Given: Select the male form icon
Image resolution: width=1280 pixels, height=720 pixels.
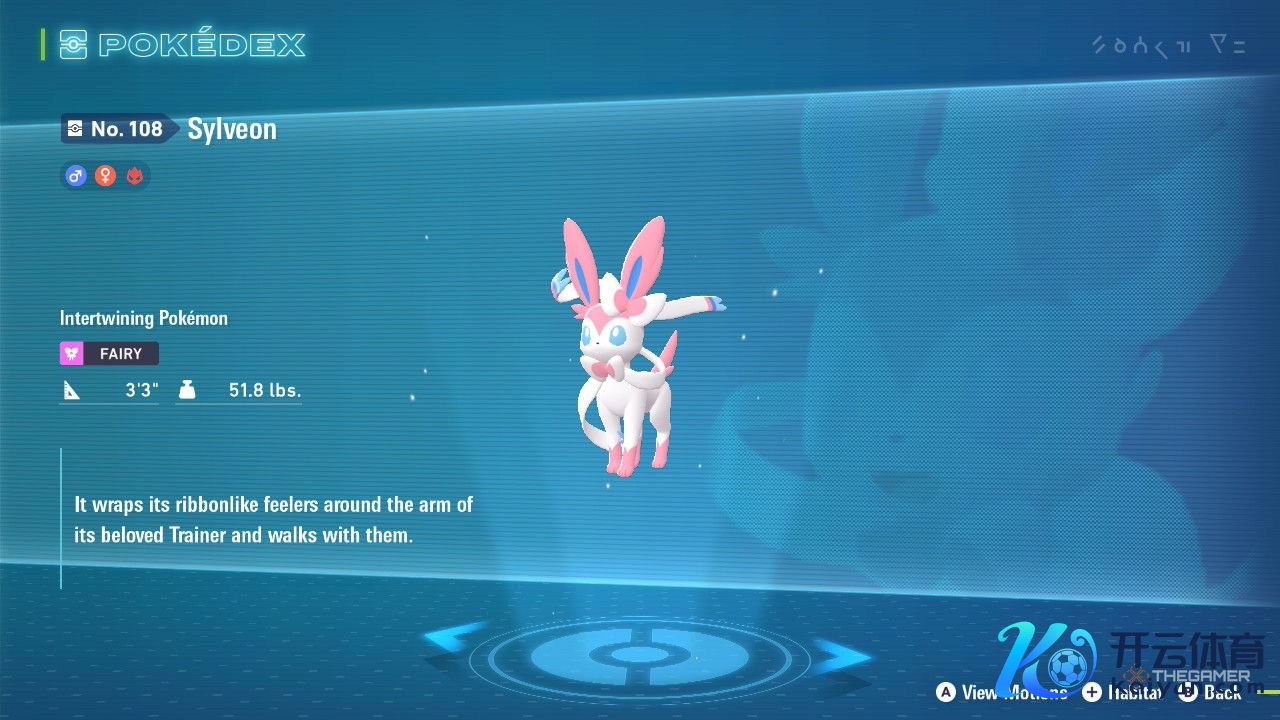Looking at the screenshot, I should pos(75,176).
